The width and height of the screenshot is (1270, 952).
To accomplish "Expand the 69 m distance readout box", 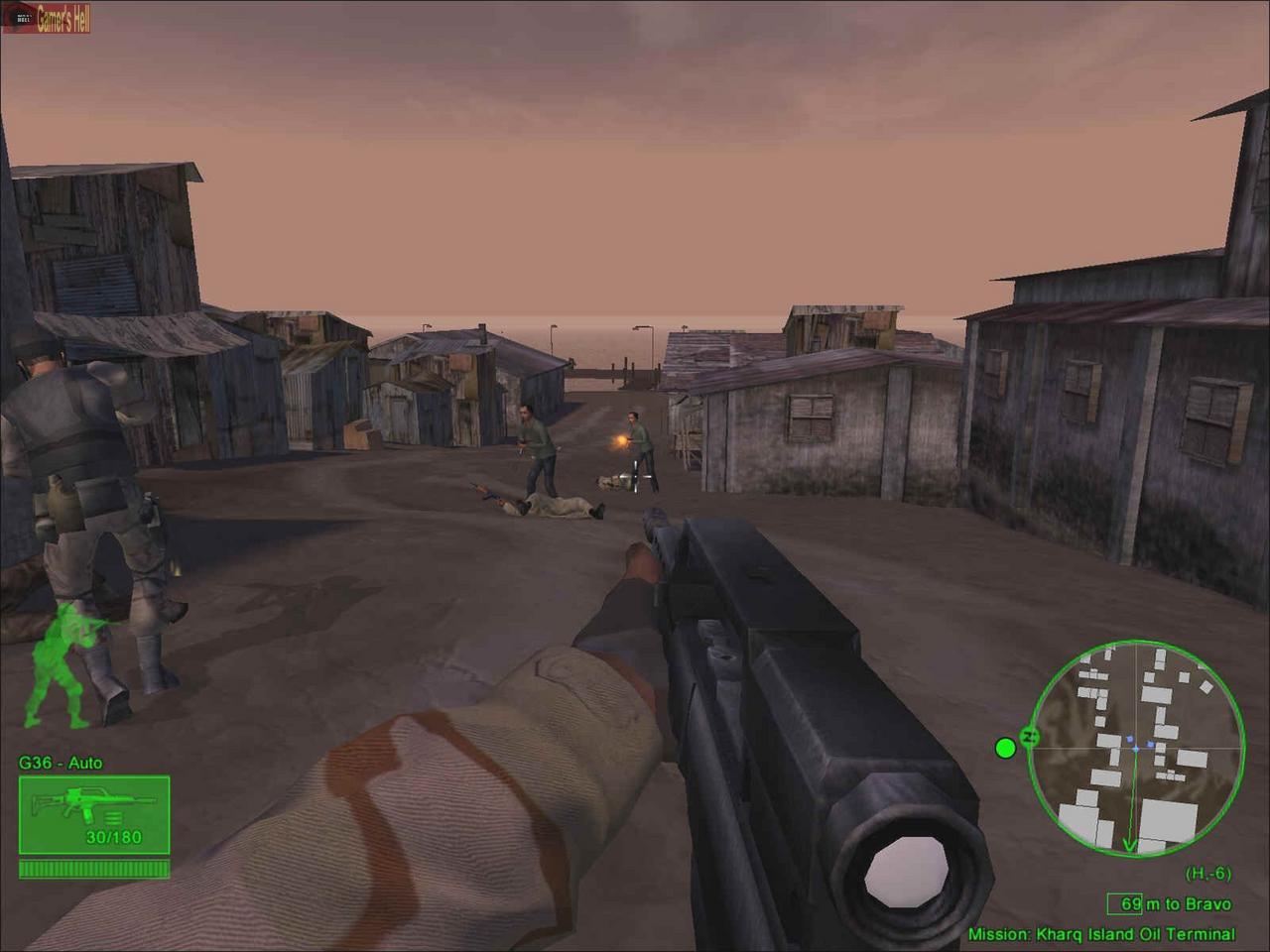I will point(1125,902).
